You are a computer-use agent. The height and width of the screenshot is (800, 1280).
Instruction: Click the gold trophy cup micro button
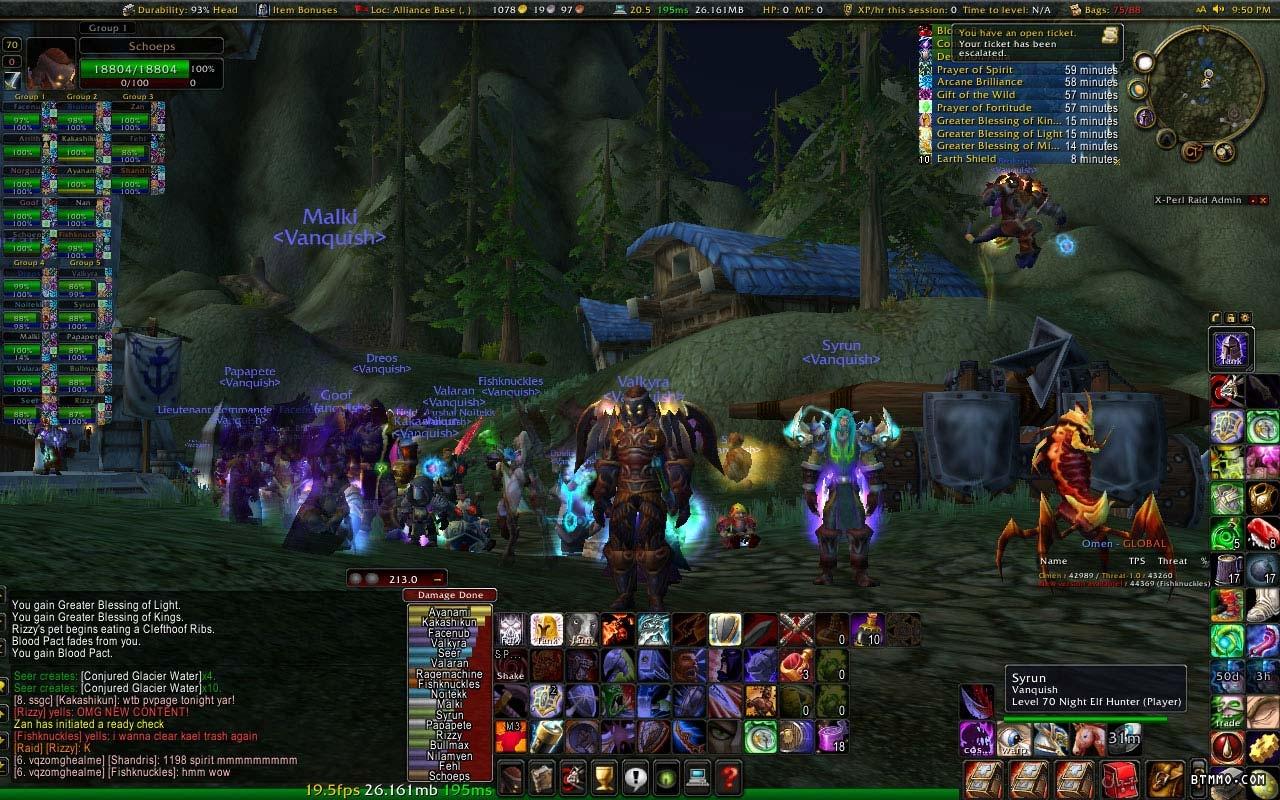pos(603,776)
